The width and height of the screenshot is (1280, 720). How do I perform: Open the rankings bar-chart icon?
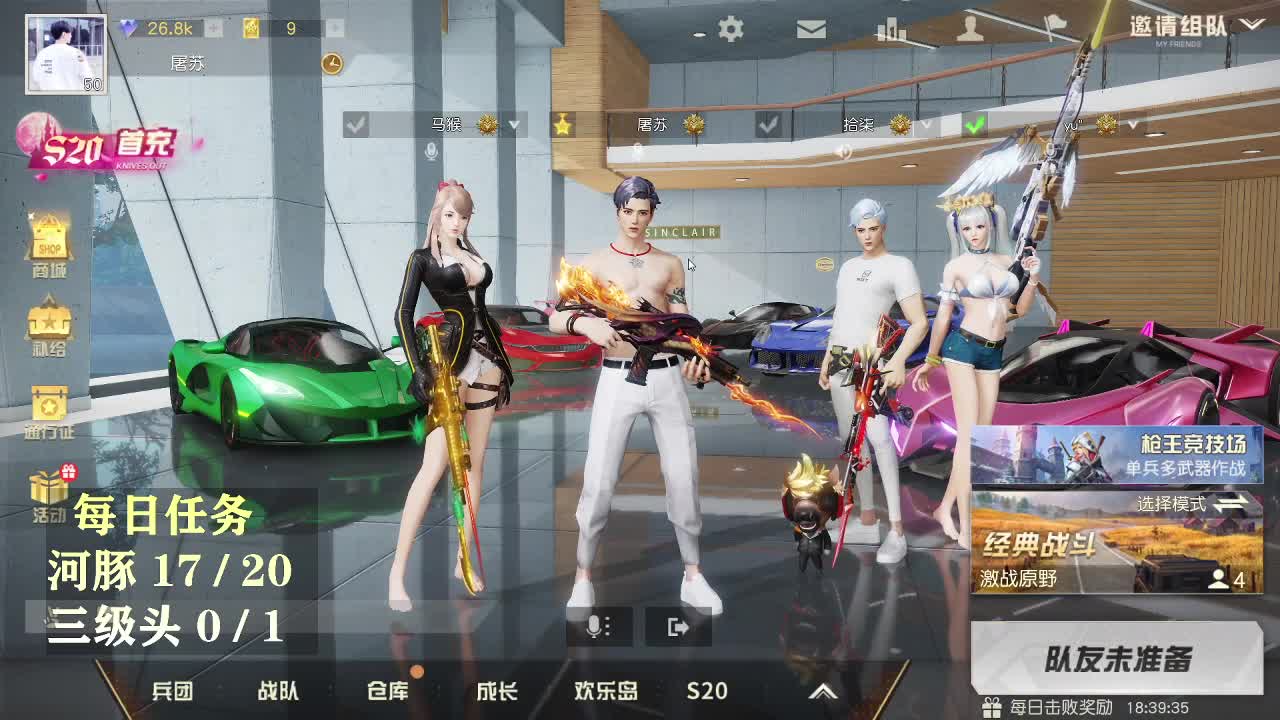(890, 27)
